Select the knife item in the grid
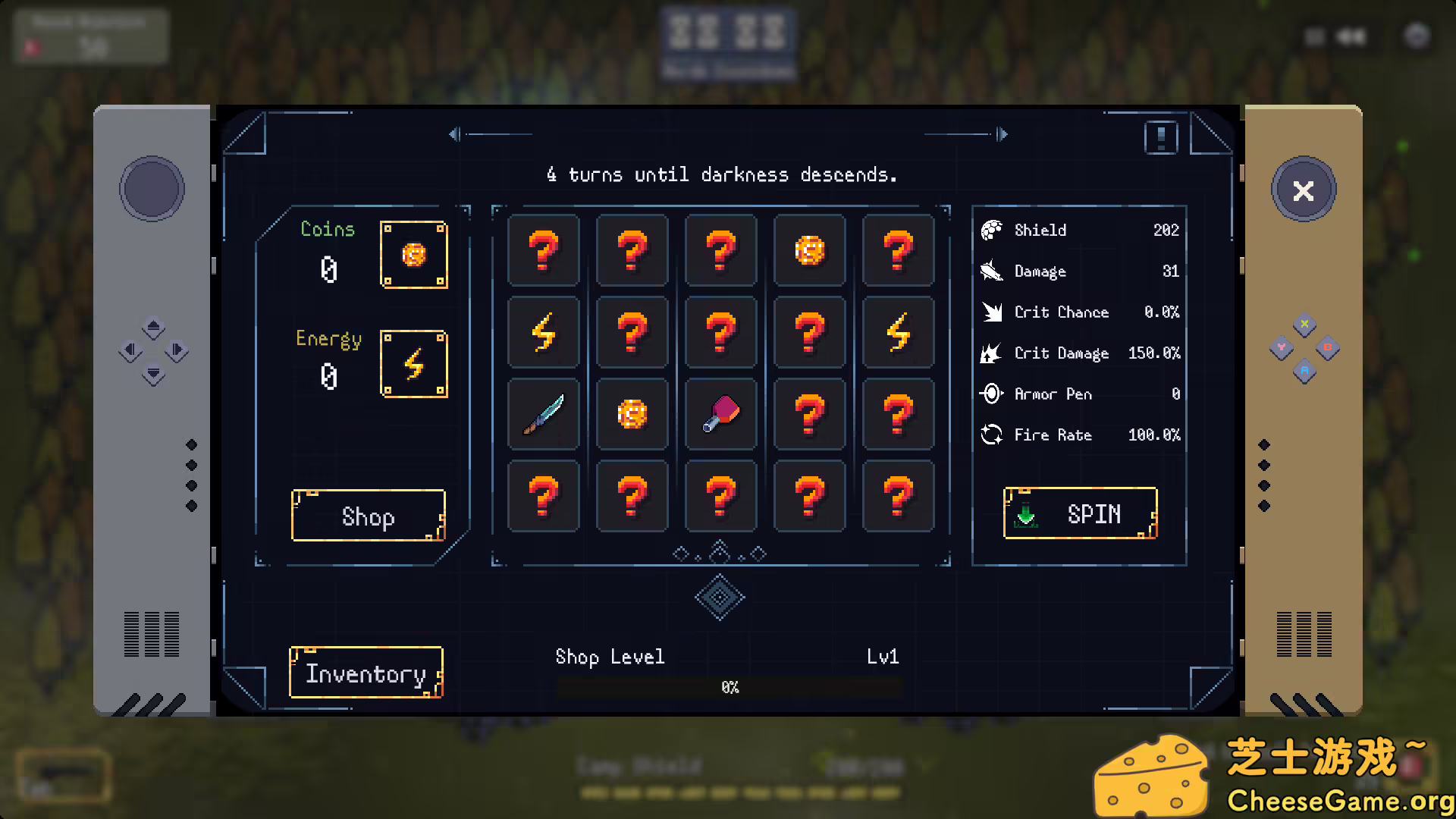 pyautogui.click(x=543, y=414)
